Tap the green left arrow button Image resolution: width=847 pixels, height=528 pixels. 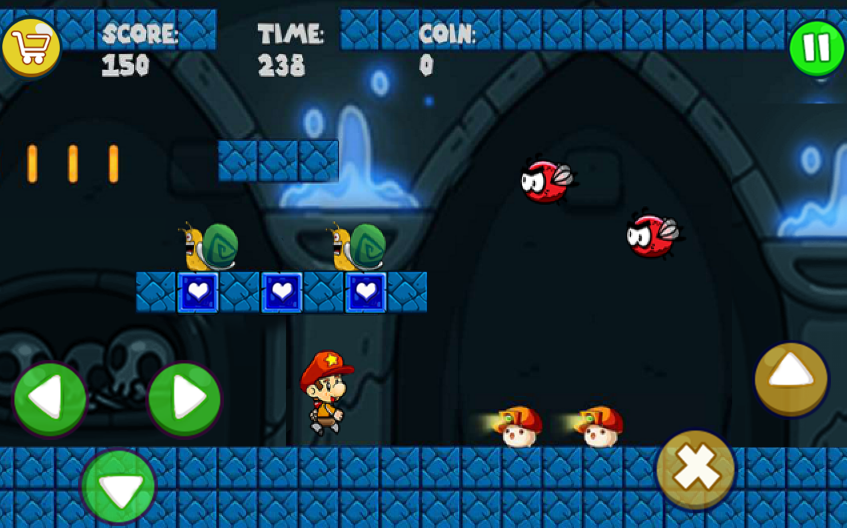click(x=49, y=399)
